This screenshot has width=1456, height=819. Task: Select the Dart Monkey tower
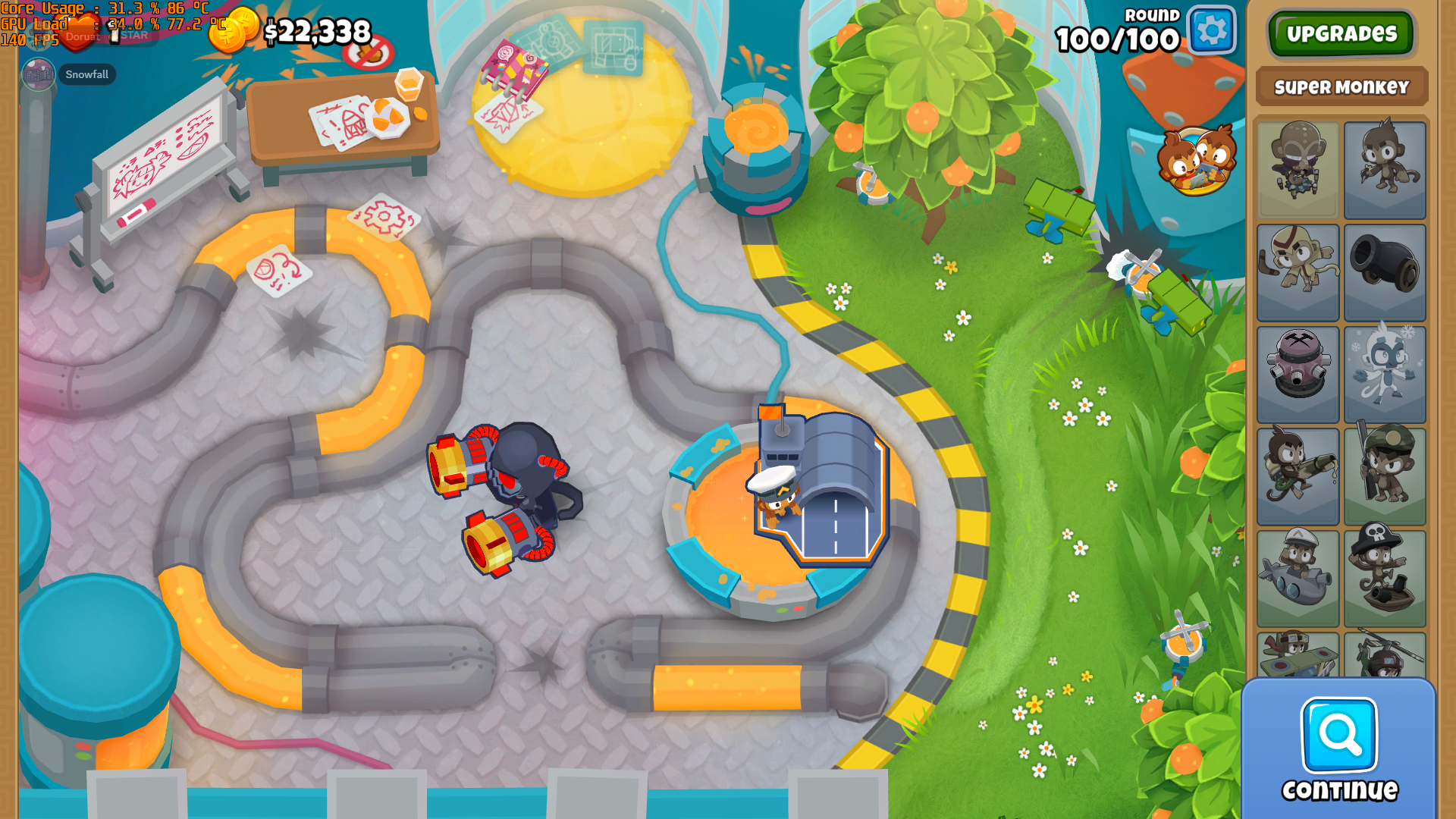click(1384, 170)
